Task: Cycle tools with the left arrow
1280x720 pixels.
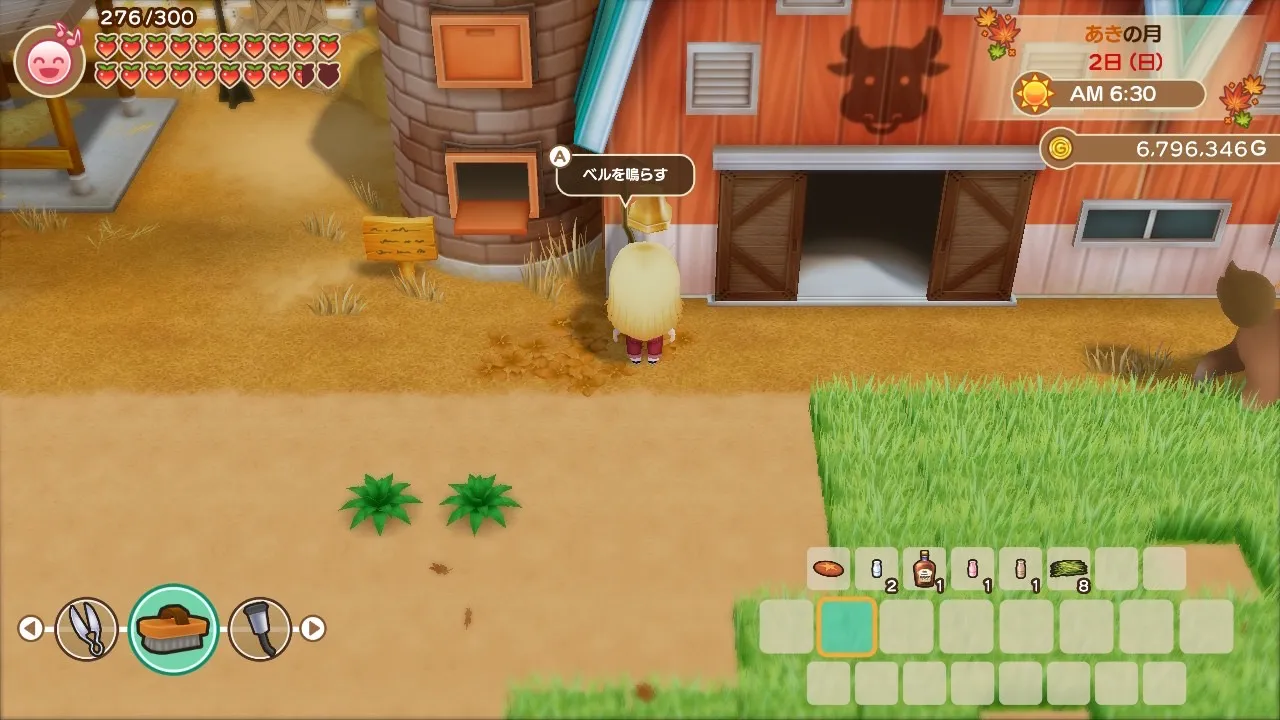Action: click(x=31, y=629)
